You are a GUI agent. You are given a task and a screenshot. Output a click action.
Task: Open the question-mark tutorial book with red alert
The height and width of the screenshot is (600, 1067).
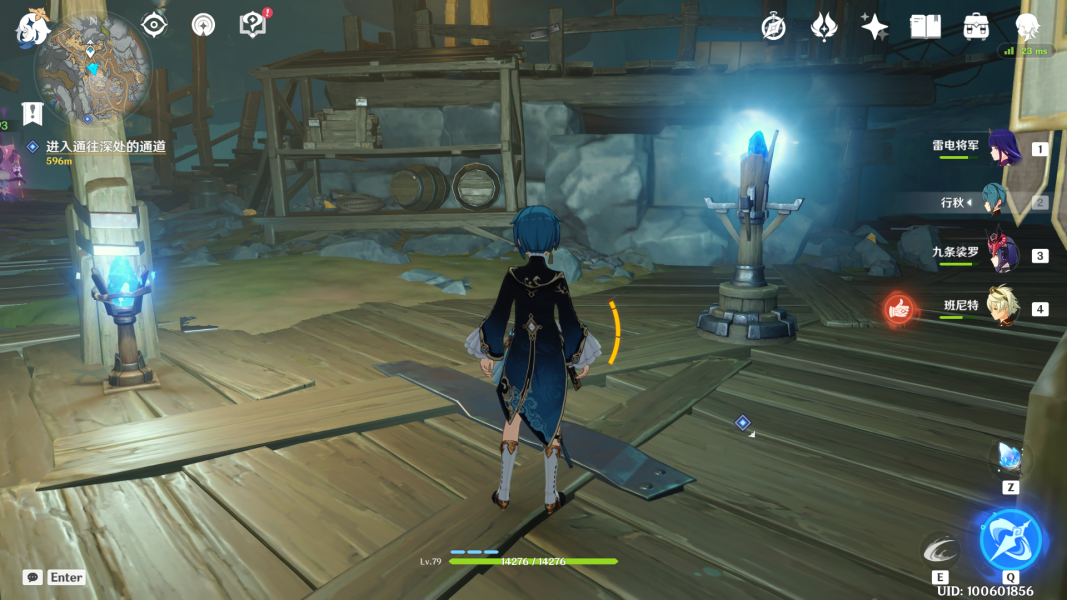253,25
